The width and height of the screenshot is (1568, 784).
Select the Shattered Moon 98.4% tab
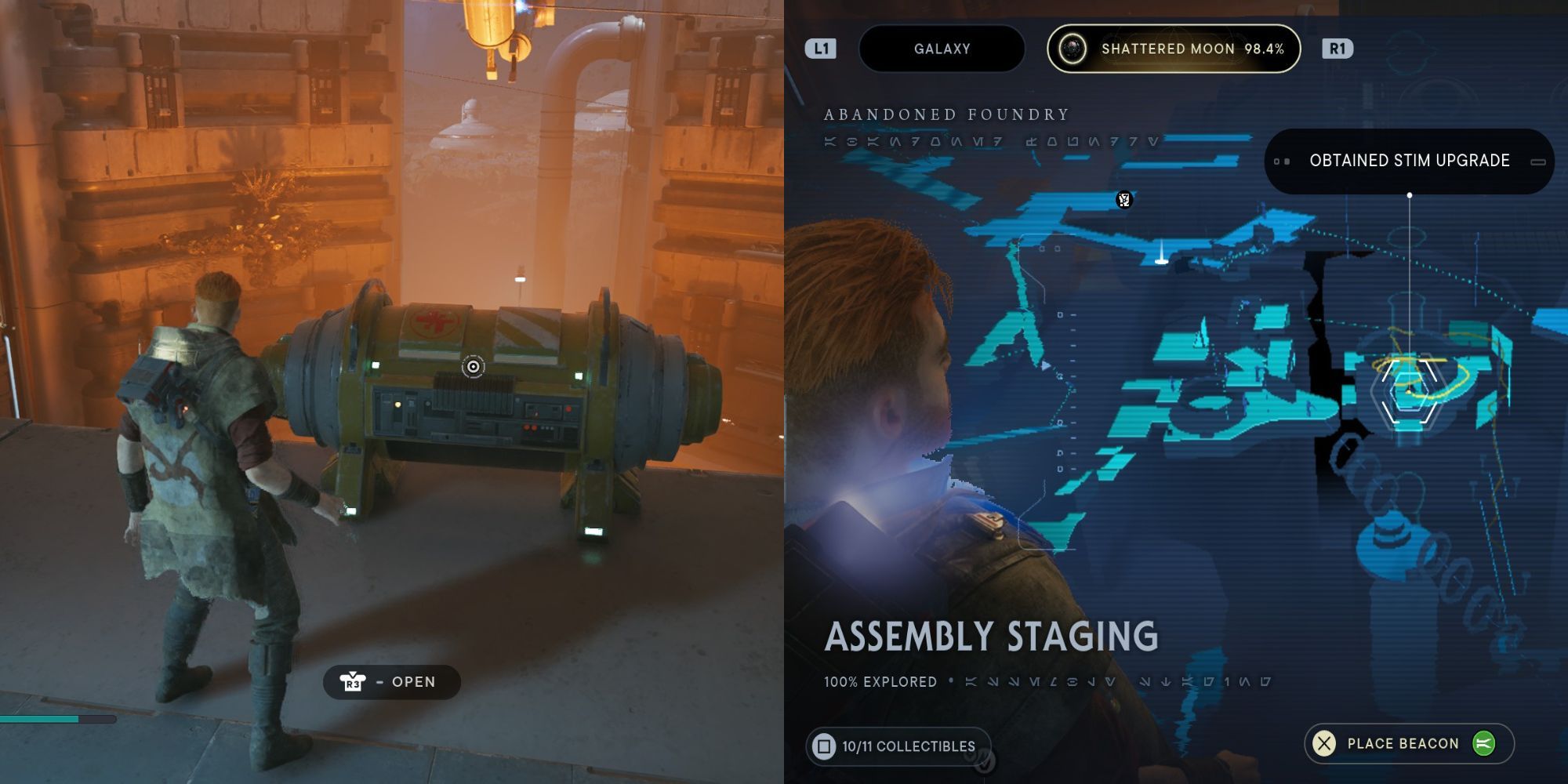[1174, 49]
